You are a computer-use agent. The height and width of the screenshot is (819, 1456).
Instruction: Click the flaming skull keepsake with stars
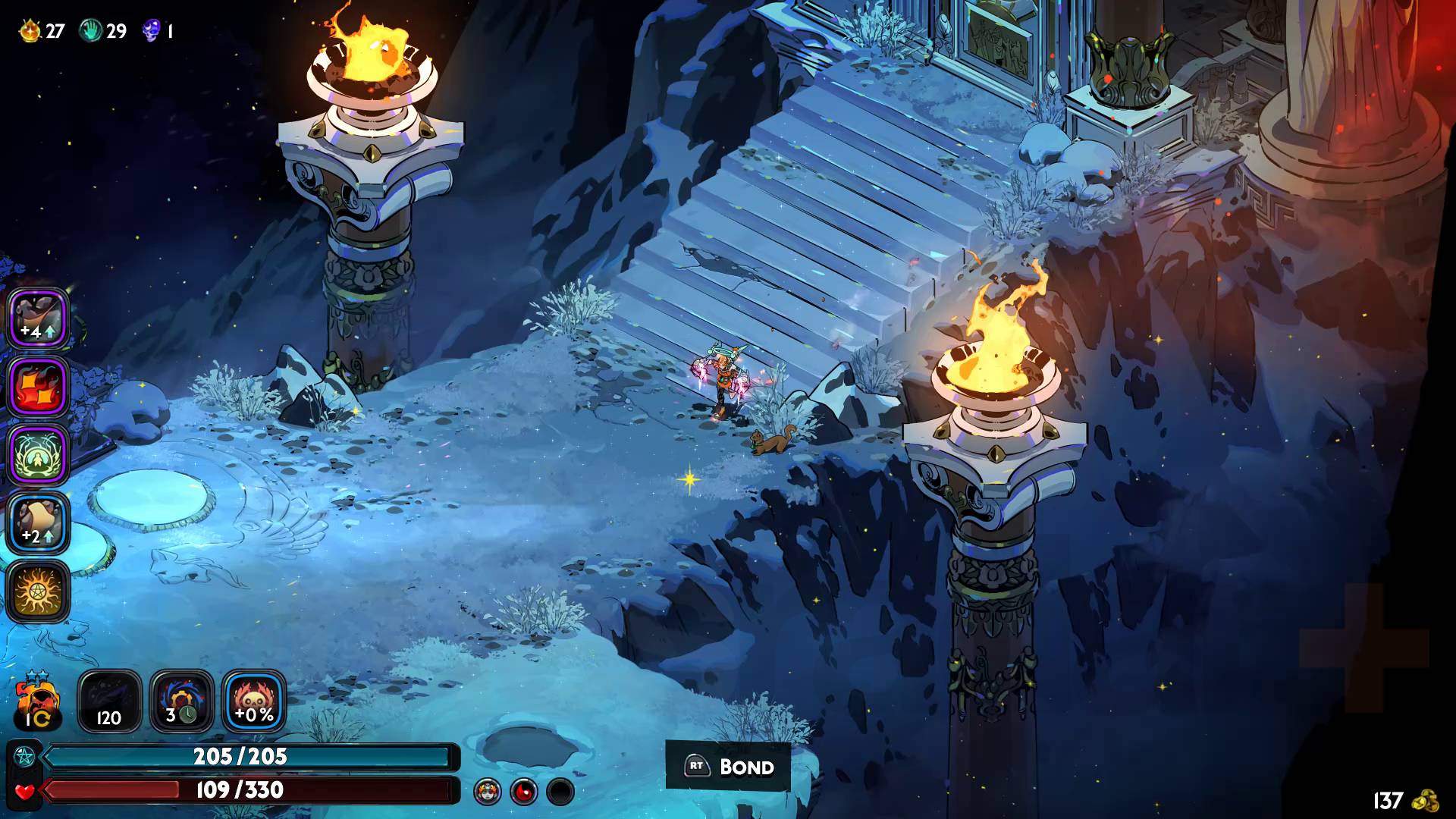tap(36, 701)
